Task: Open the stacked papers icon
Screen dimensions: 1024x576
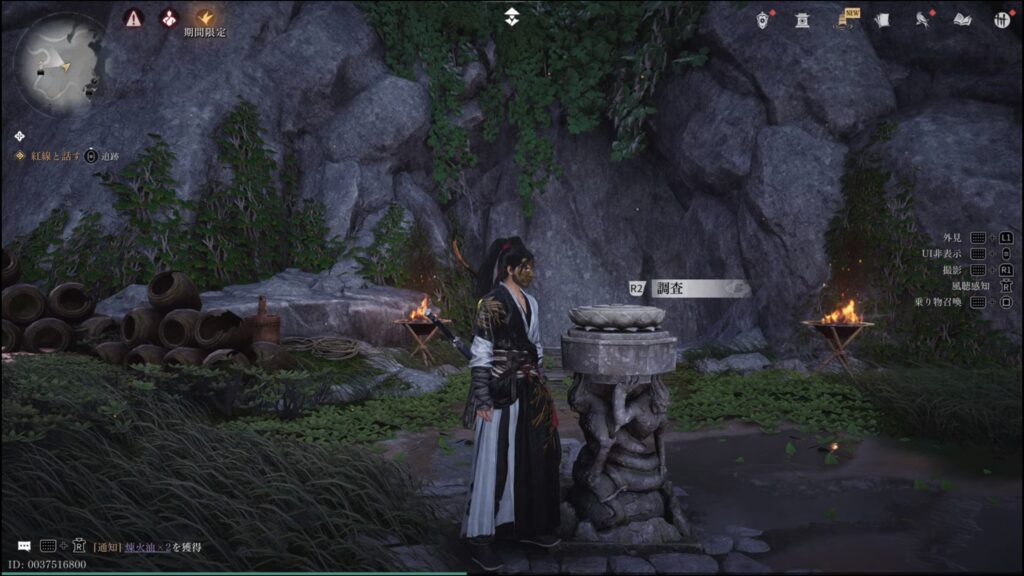Action: click(x=882, y=20)
